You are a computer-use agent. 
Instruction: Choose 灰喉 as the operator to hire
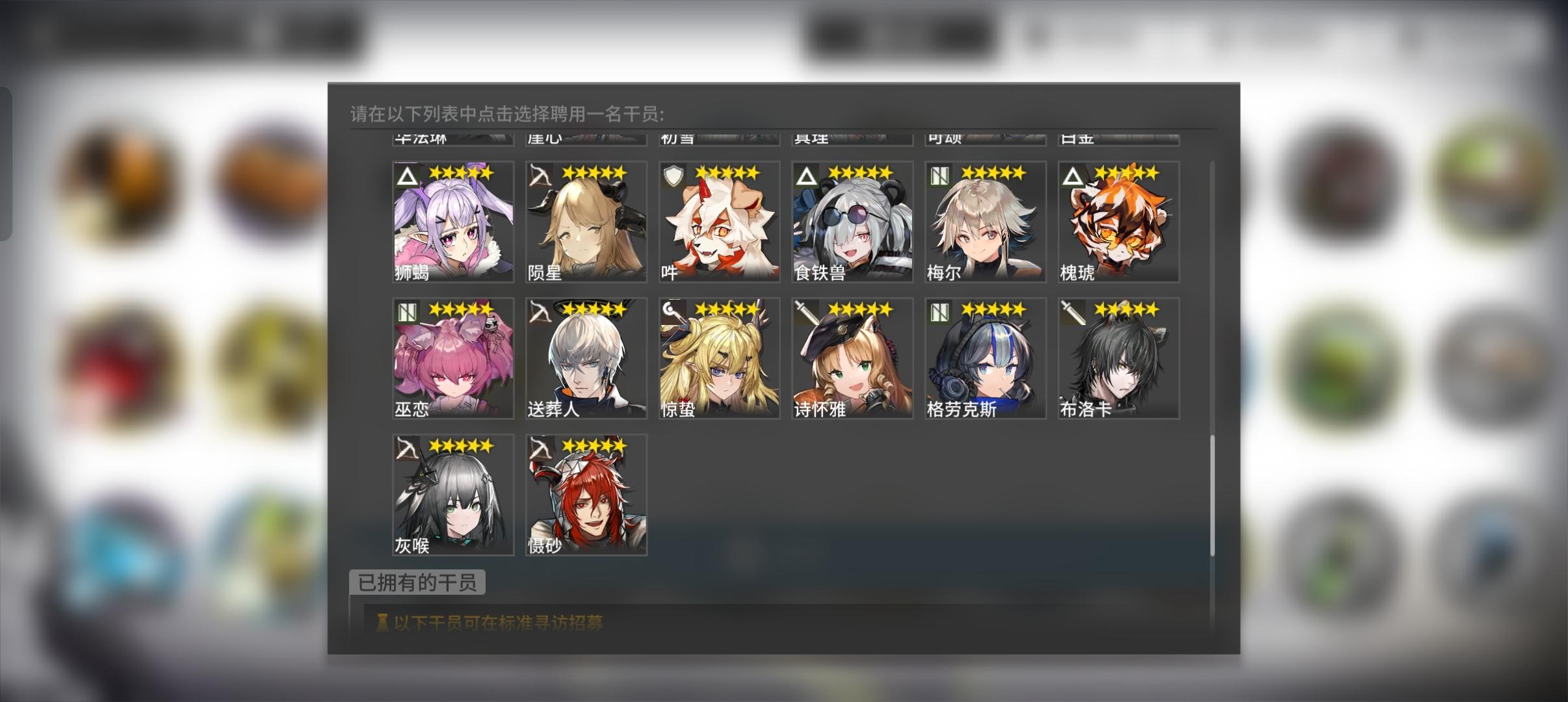(x=452, y=494)
